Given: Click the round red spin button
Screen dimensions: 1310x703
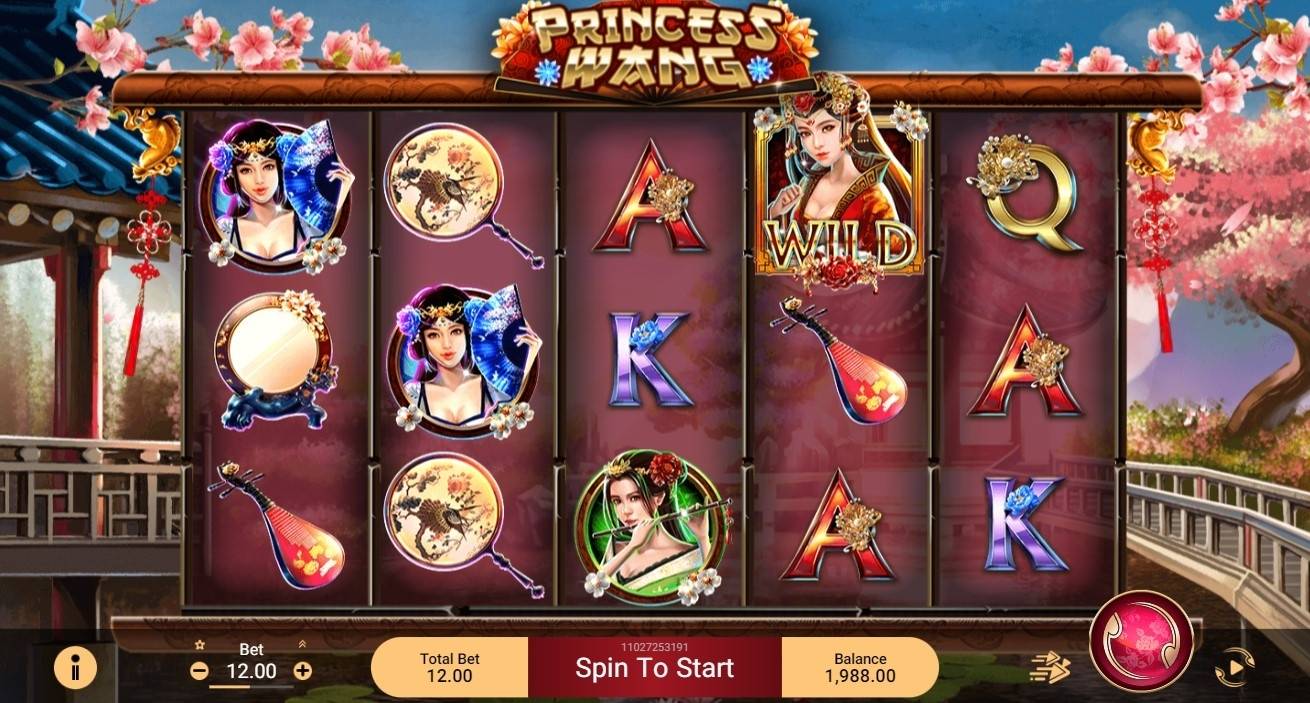Looking at the screenshot, I should [x=1140, y=641].
